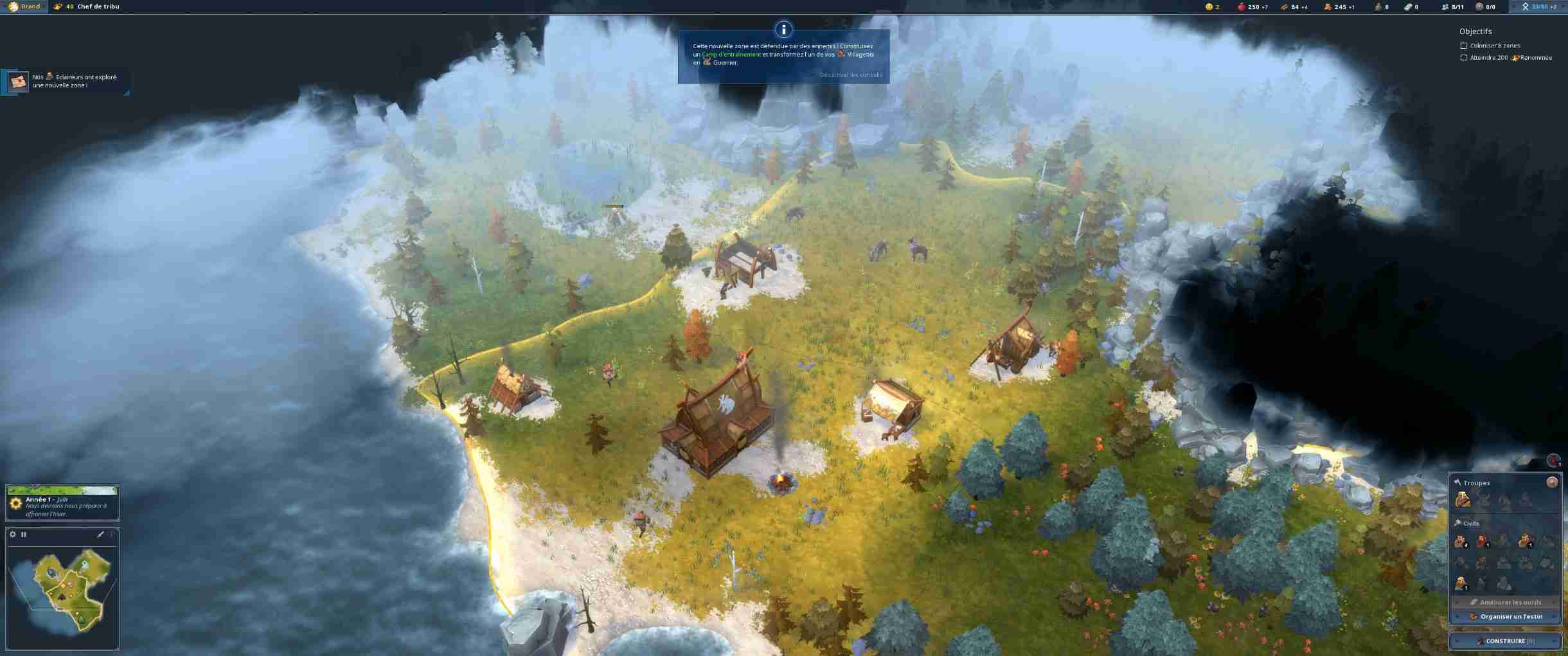Viewport: 1568px width, 656px height.
Task: Open the scouts explored zone notification
Action: coord(64,82)
